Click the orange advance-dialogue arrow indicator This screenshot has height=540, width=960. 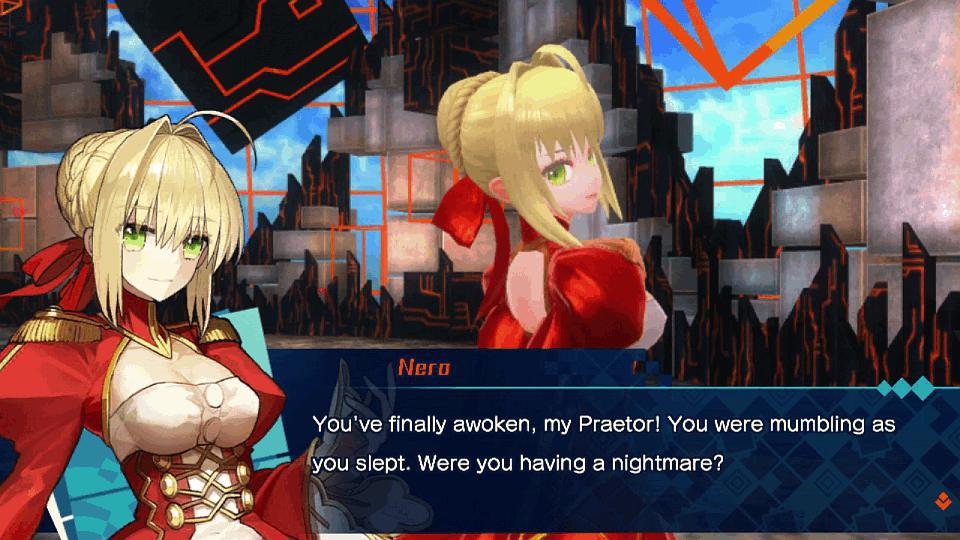click(940, 499)
